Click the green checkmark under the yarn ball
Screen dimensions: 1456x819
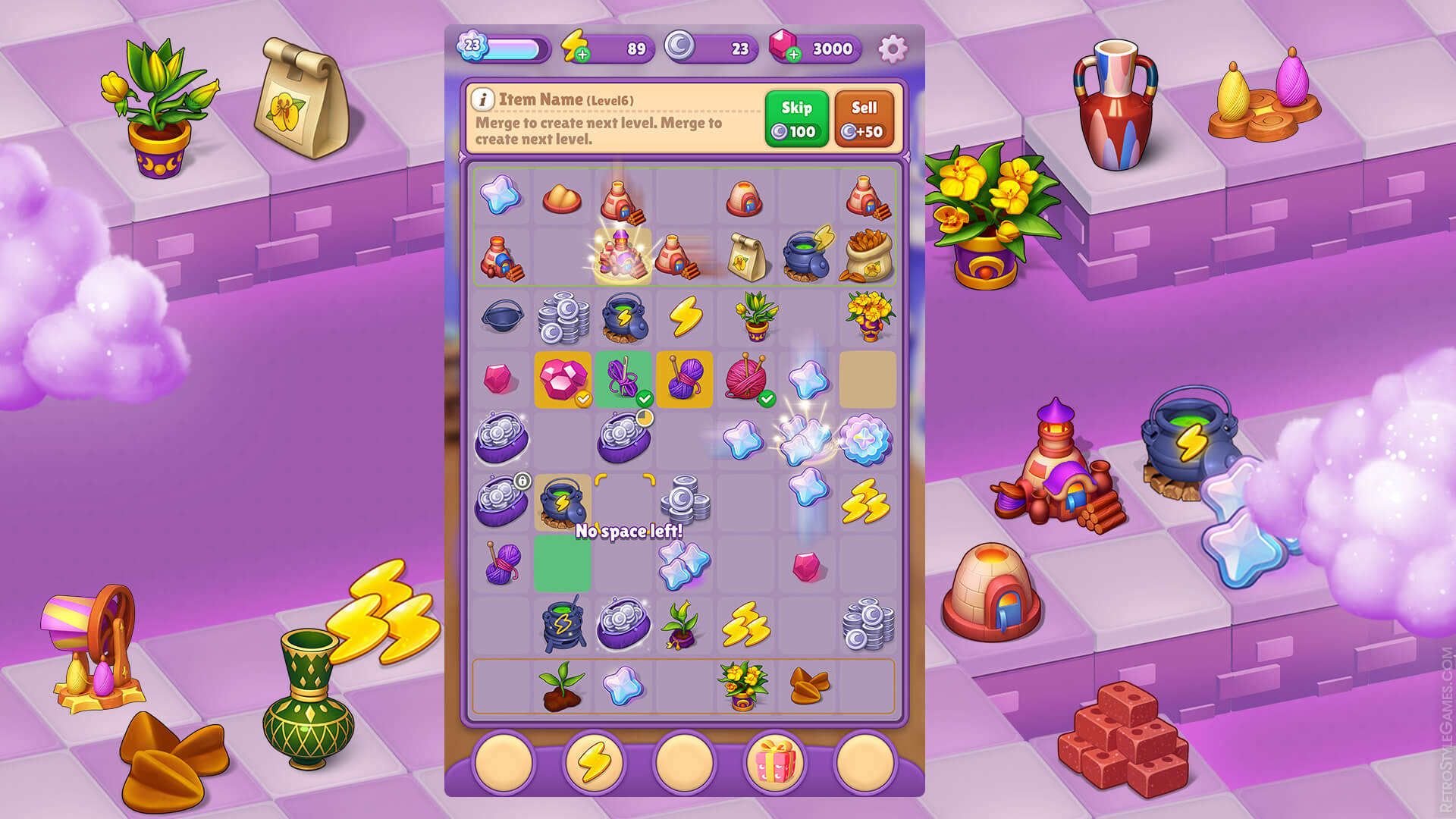point(767,397)
